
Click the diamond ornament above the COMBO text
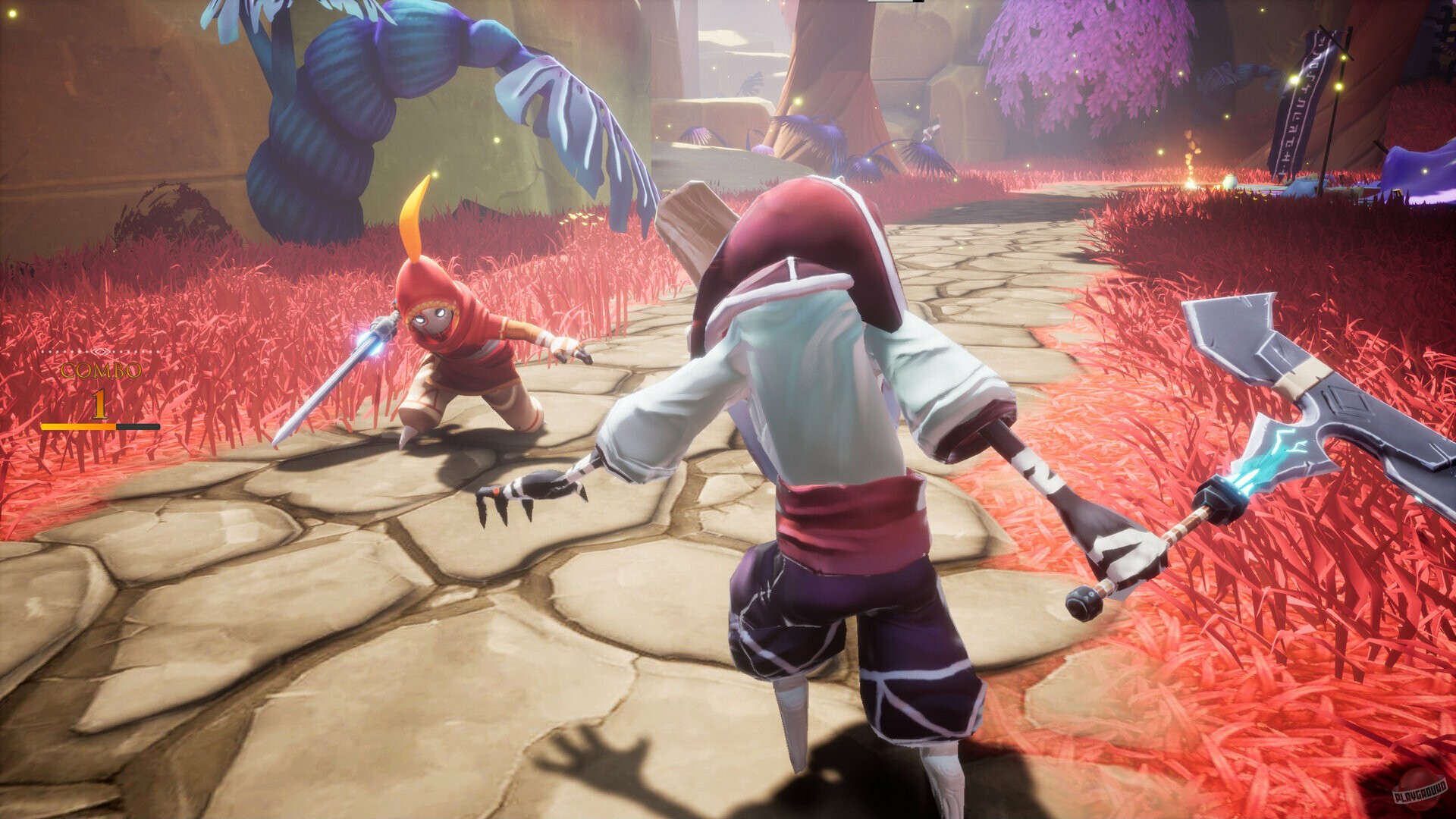click(99, 351)
